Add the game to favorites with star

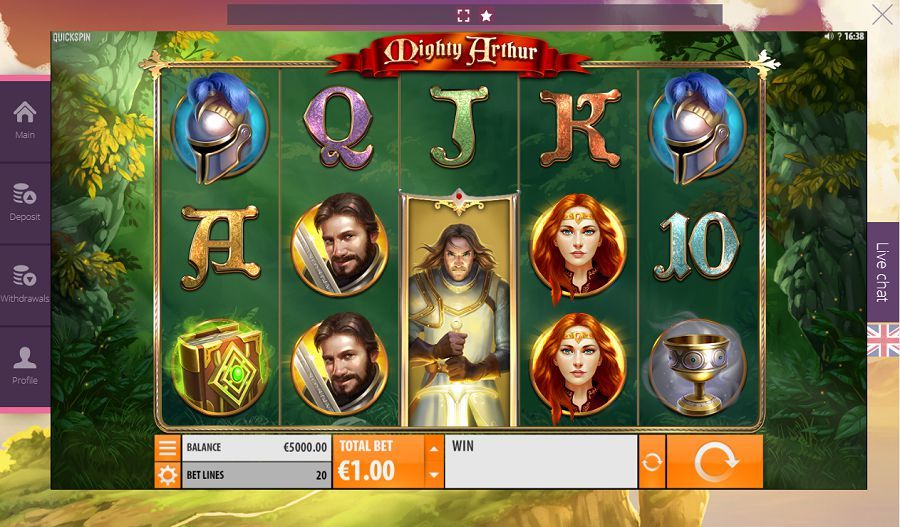pos(487,15)
